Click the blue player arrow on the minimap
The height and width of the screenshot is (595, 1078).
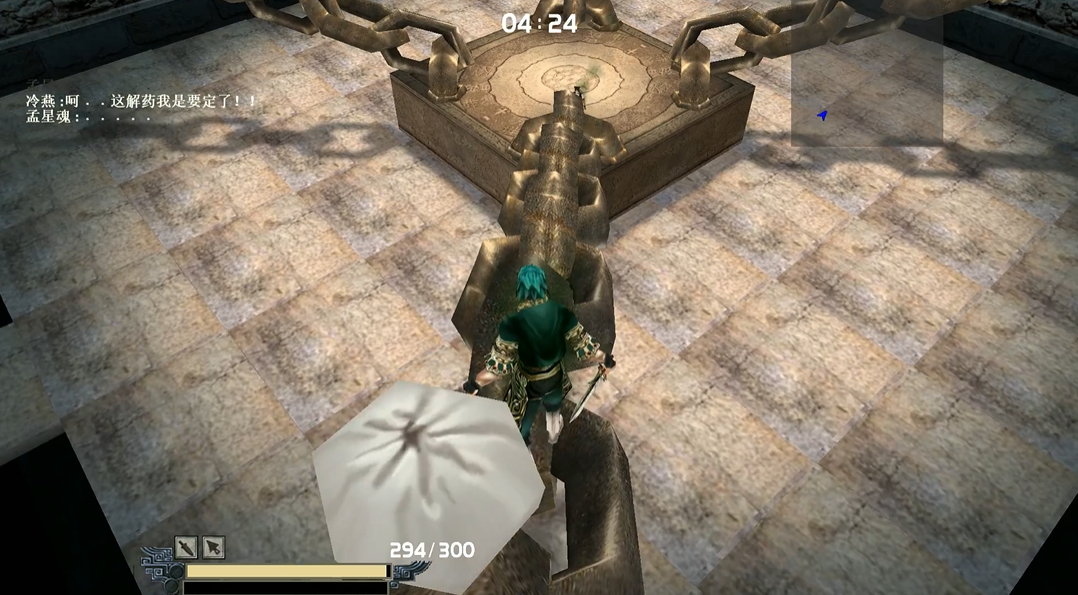tap(822, 116)
